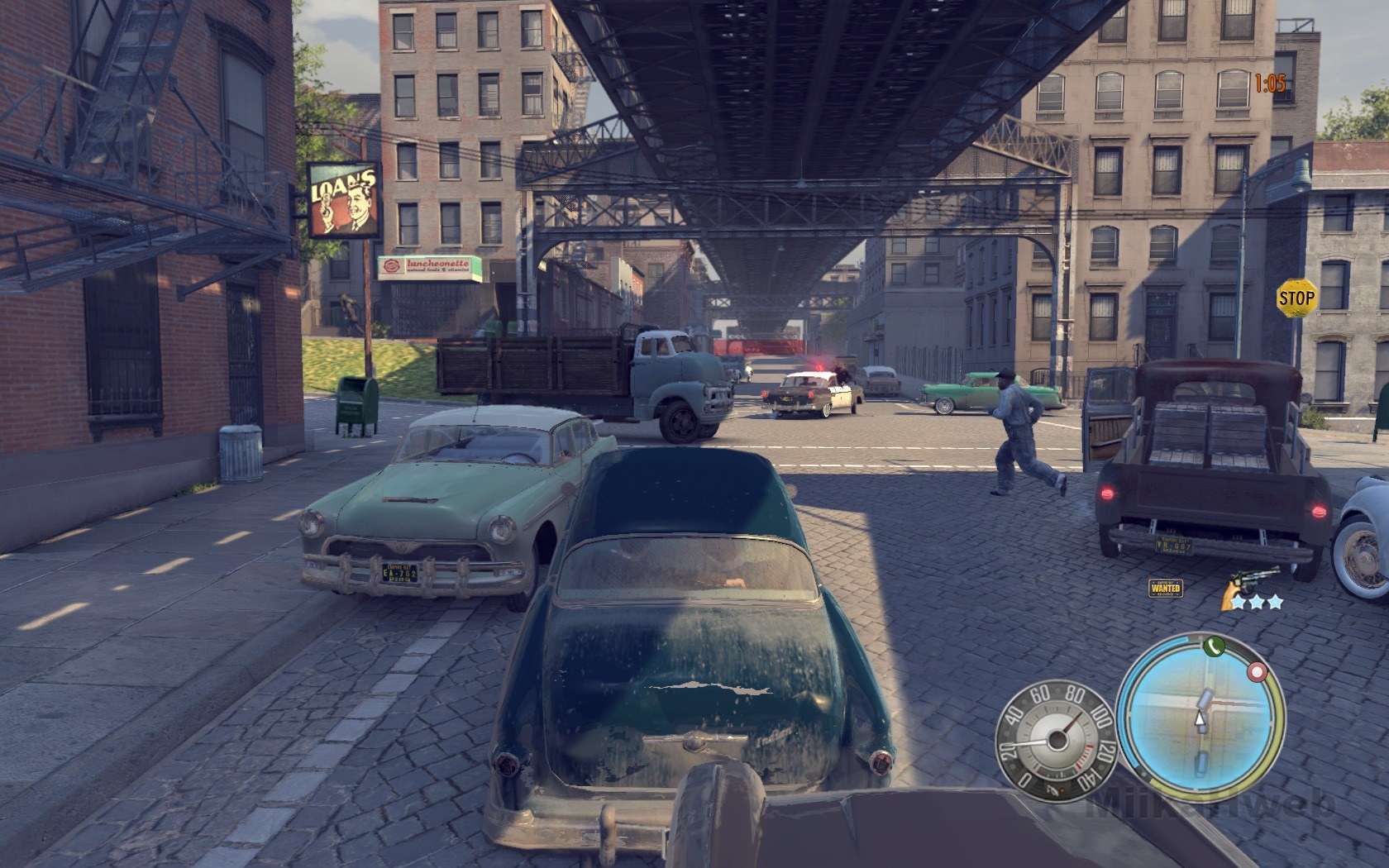Click the red objective marker on minimap
The height and width of the screenshot is (868, 1389).
tap(1258, 672)
